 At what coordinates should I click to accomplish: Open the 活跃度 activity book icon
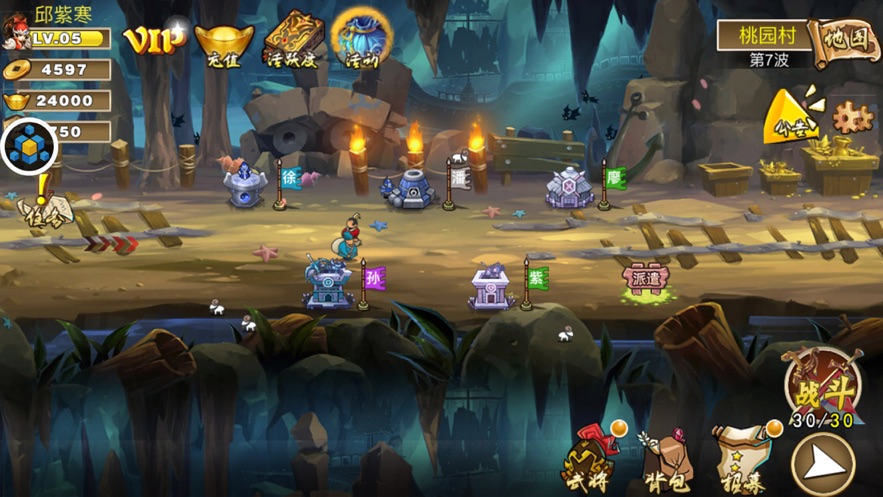click(x=292, y=39)
